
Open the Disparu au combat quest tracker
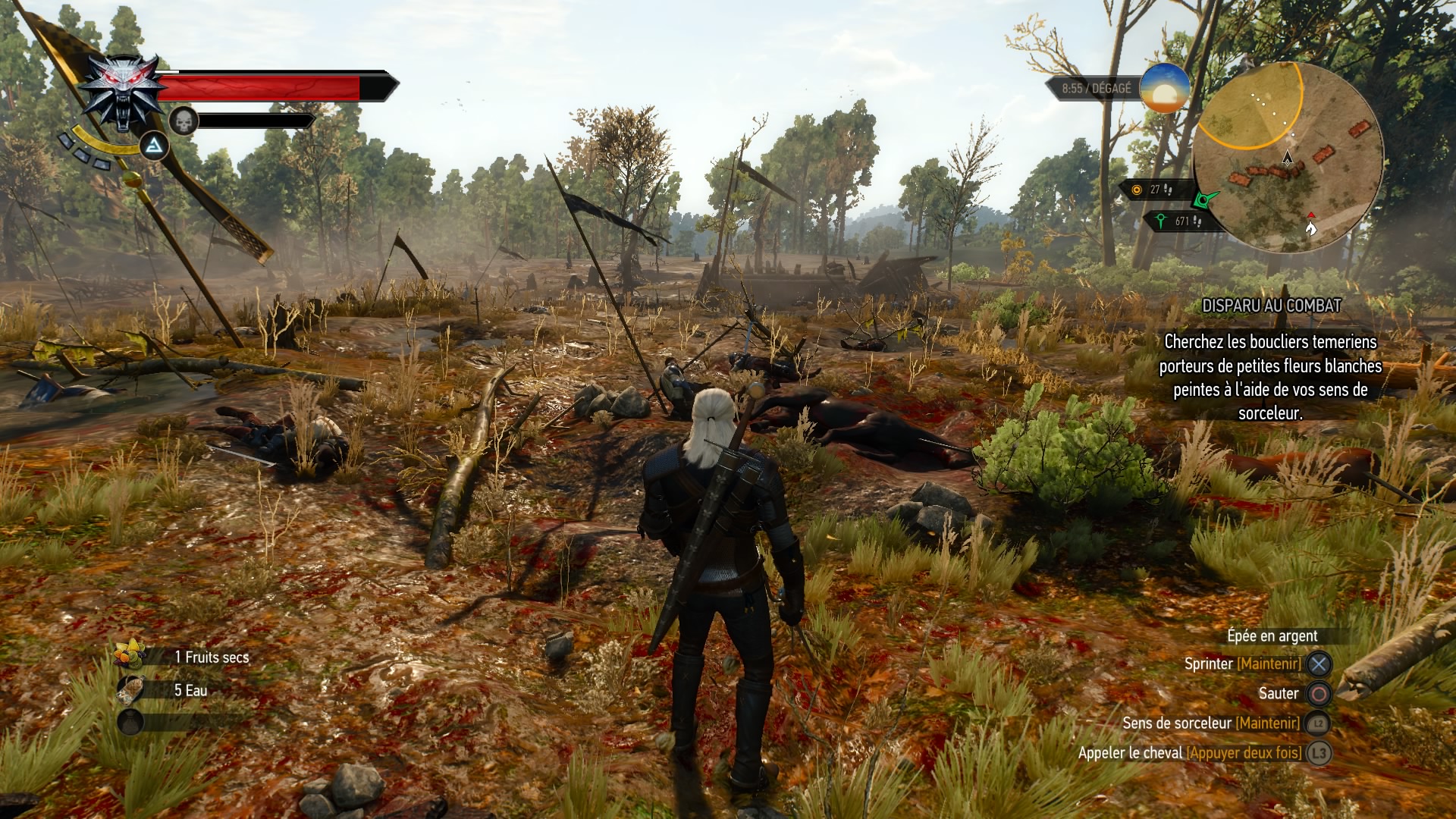tap(1271, 306)
